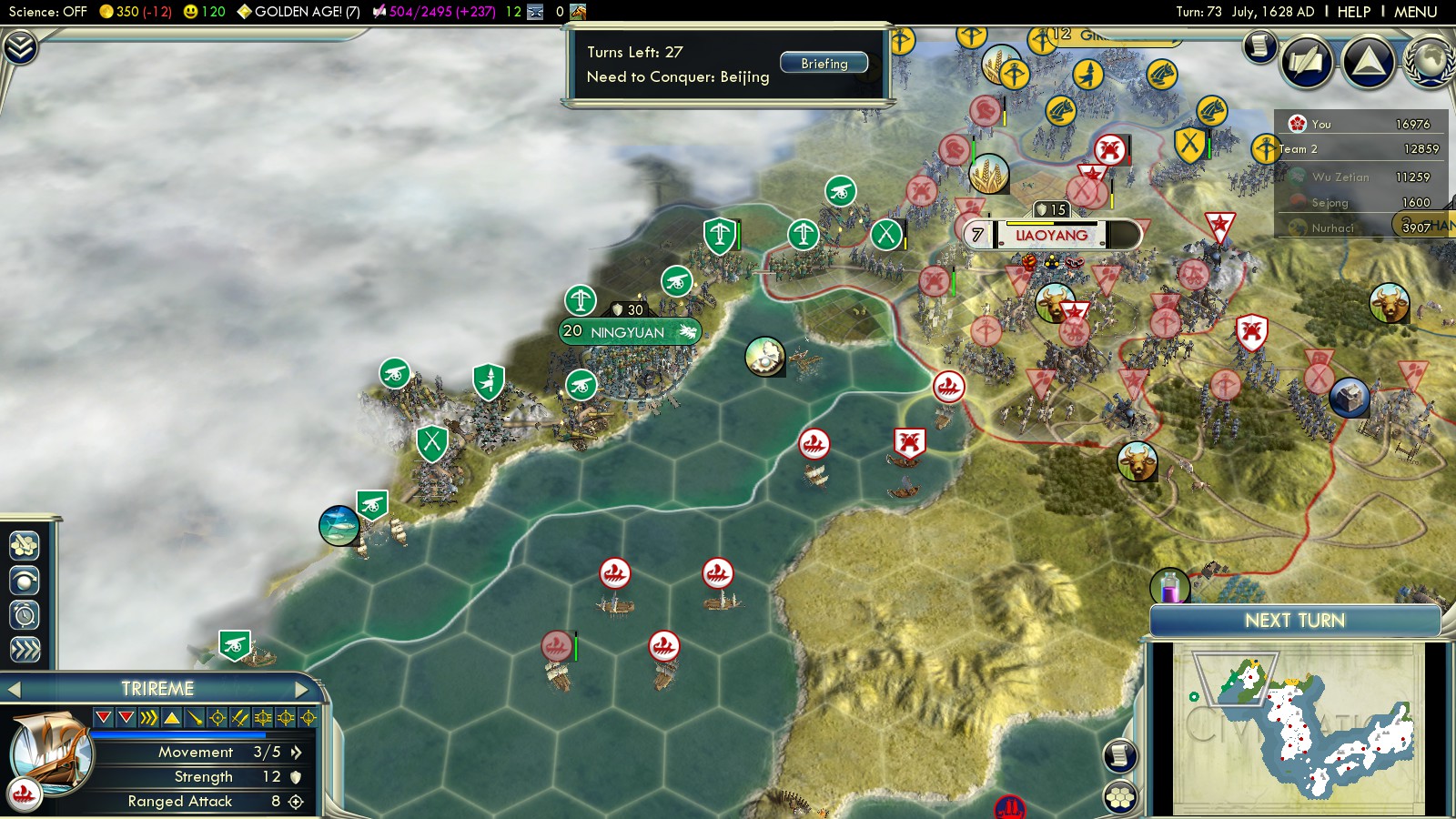Image resolution: width=1456 pixels, height=819 pixels.
Task: Select the Ningyuan city banner
Action: 630,332
